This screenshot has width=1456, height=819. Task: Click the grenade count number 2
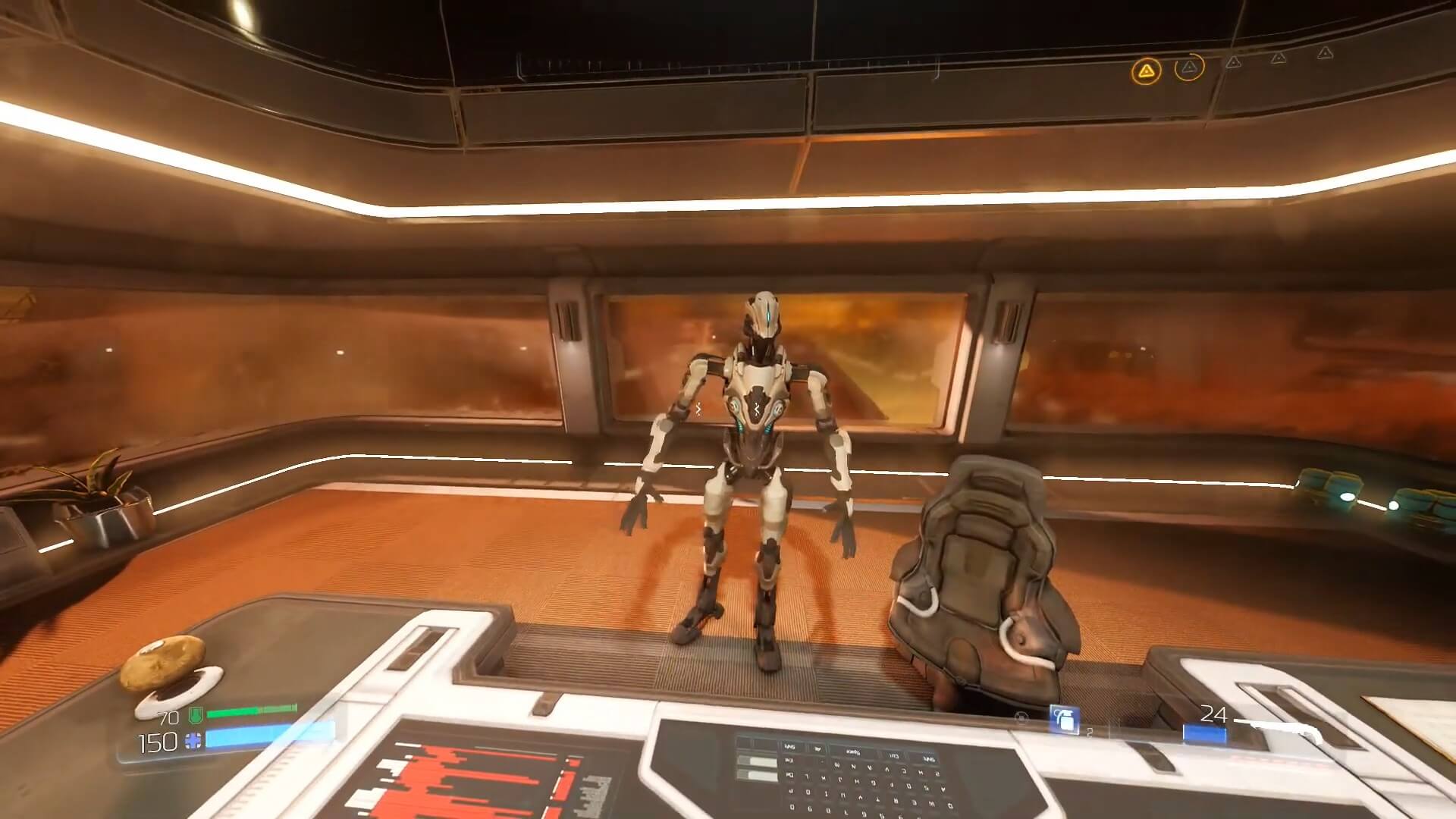[x=1089, y=731]
